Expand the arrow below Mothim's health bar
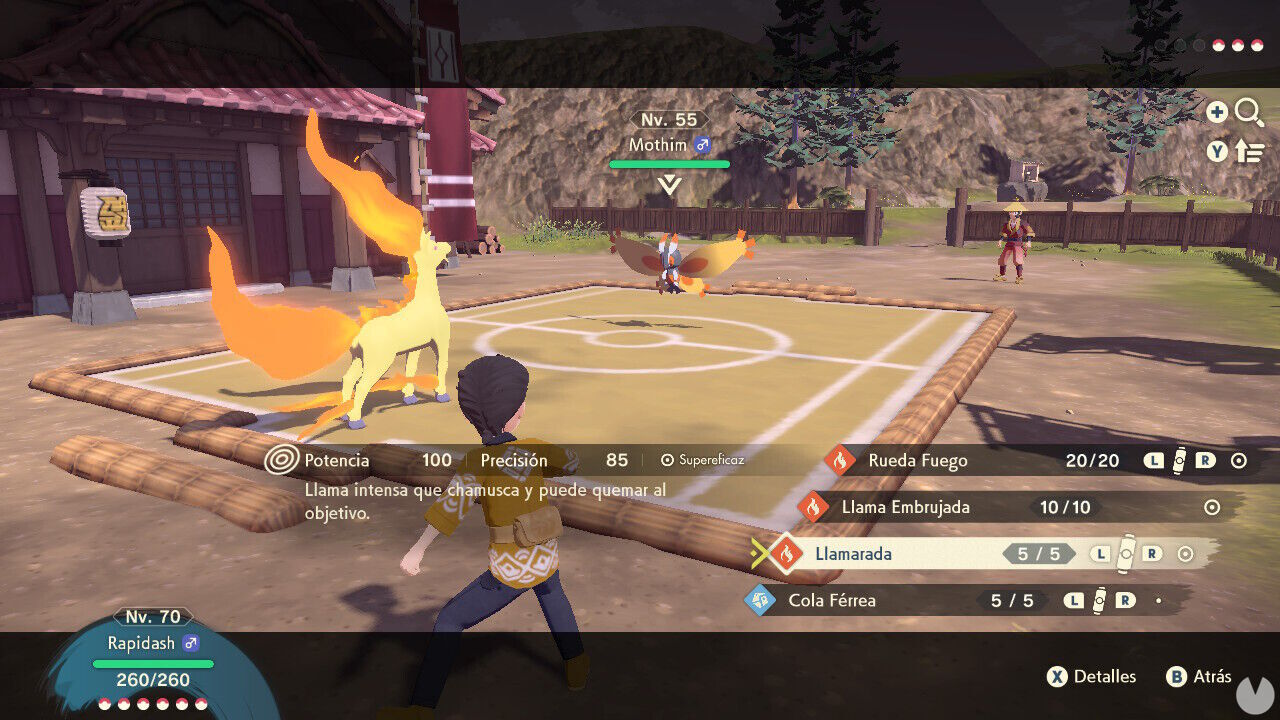 click(668, 181)
